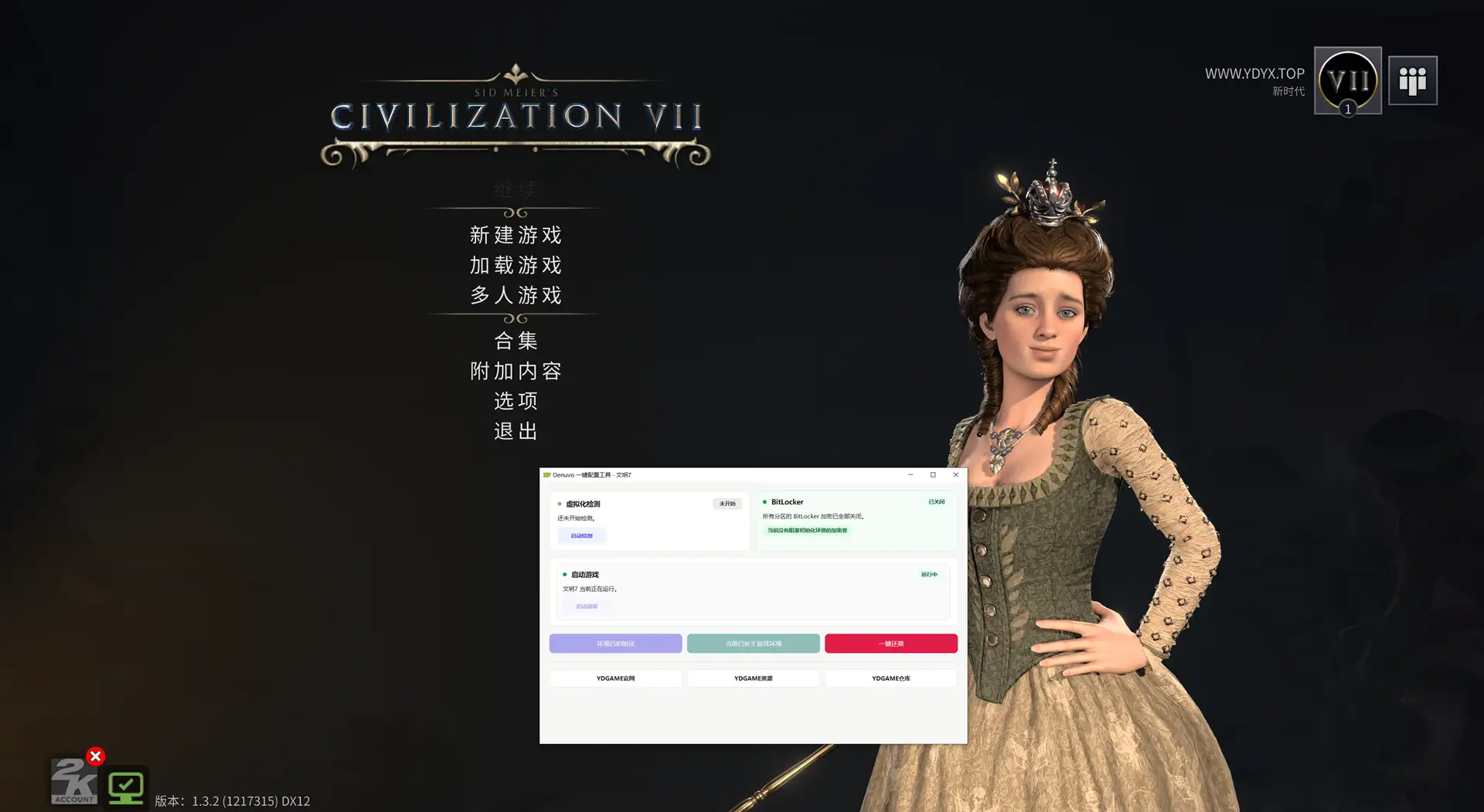This screenshot has width=1484, height=812.
Task: Close the Denuvo tool window
Action: [x=955, y=475]
